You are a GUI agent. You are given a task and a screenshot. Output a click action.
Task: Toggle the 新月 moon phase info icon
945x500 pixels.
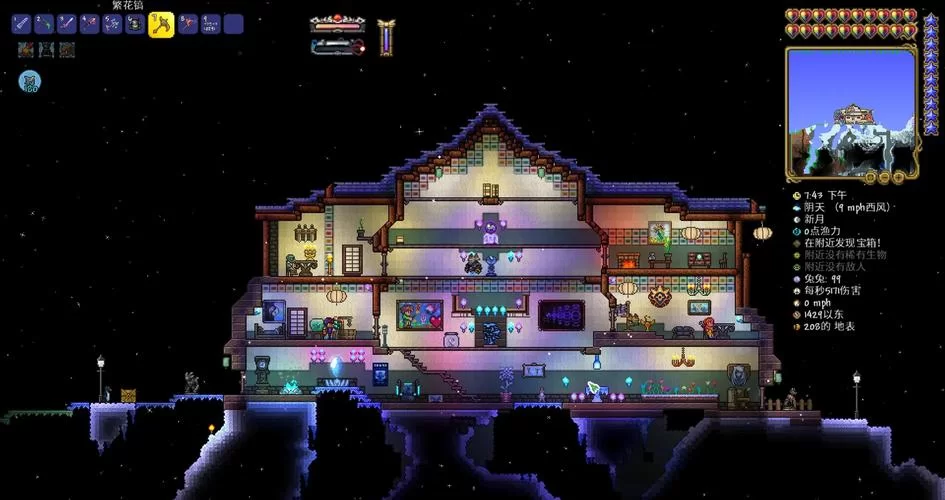[x=797, y=219]
